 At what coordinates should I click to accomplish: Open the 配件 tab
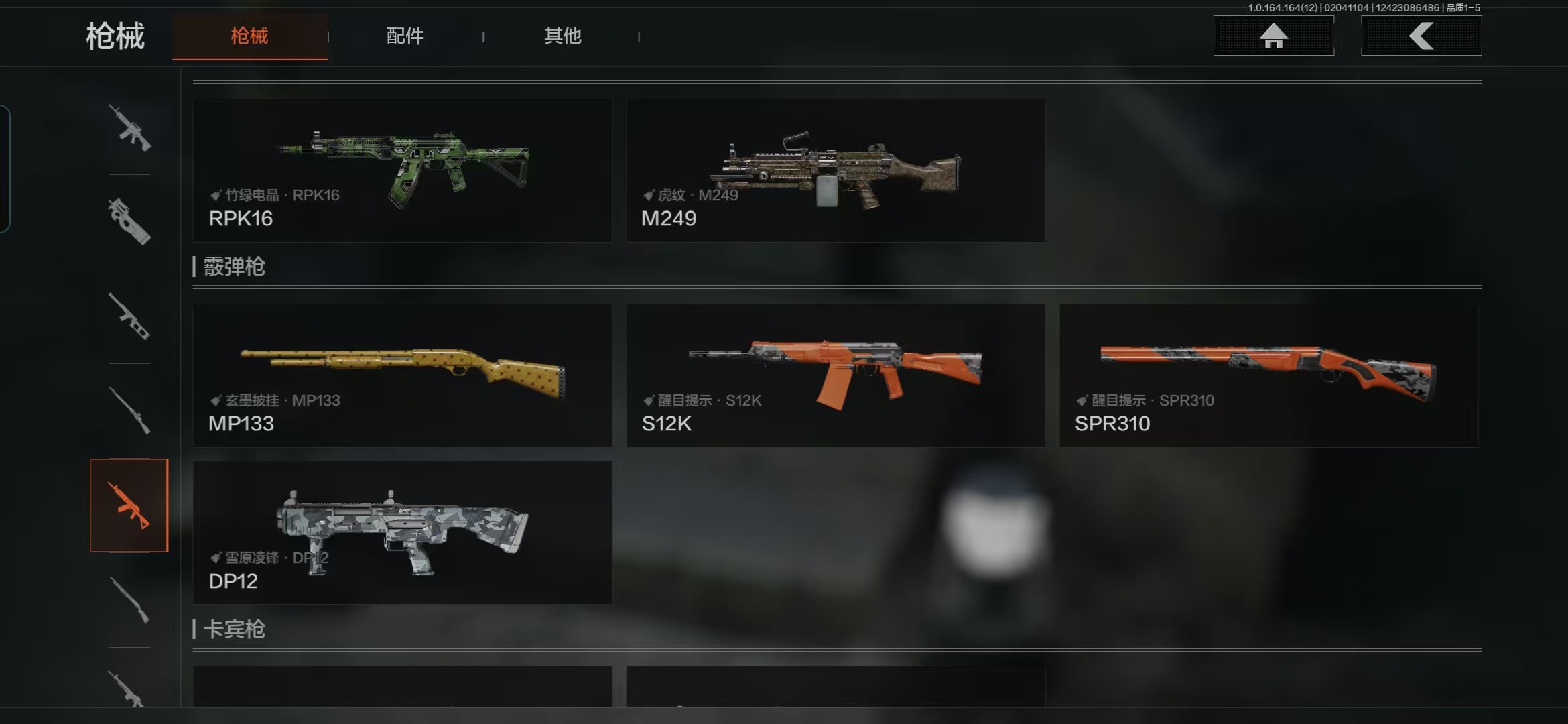405,36
